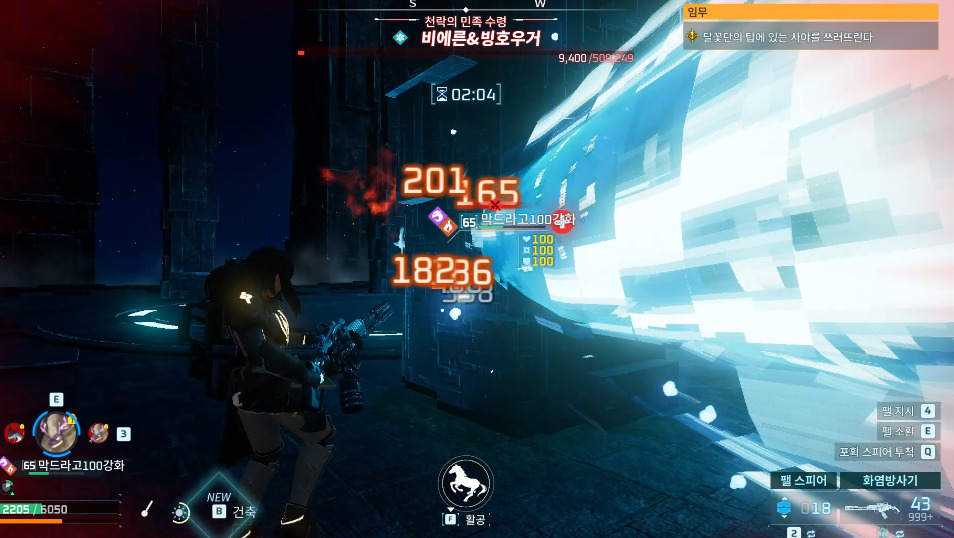Image resolution: width=954 pixels, height=538 pixels.
Task: Select the active antlered Pal portrait
Action: 56,432
